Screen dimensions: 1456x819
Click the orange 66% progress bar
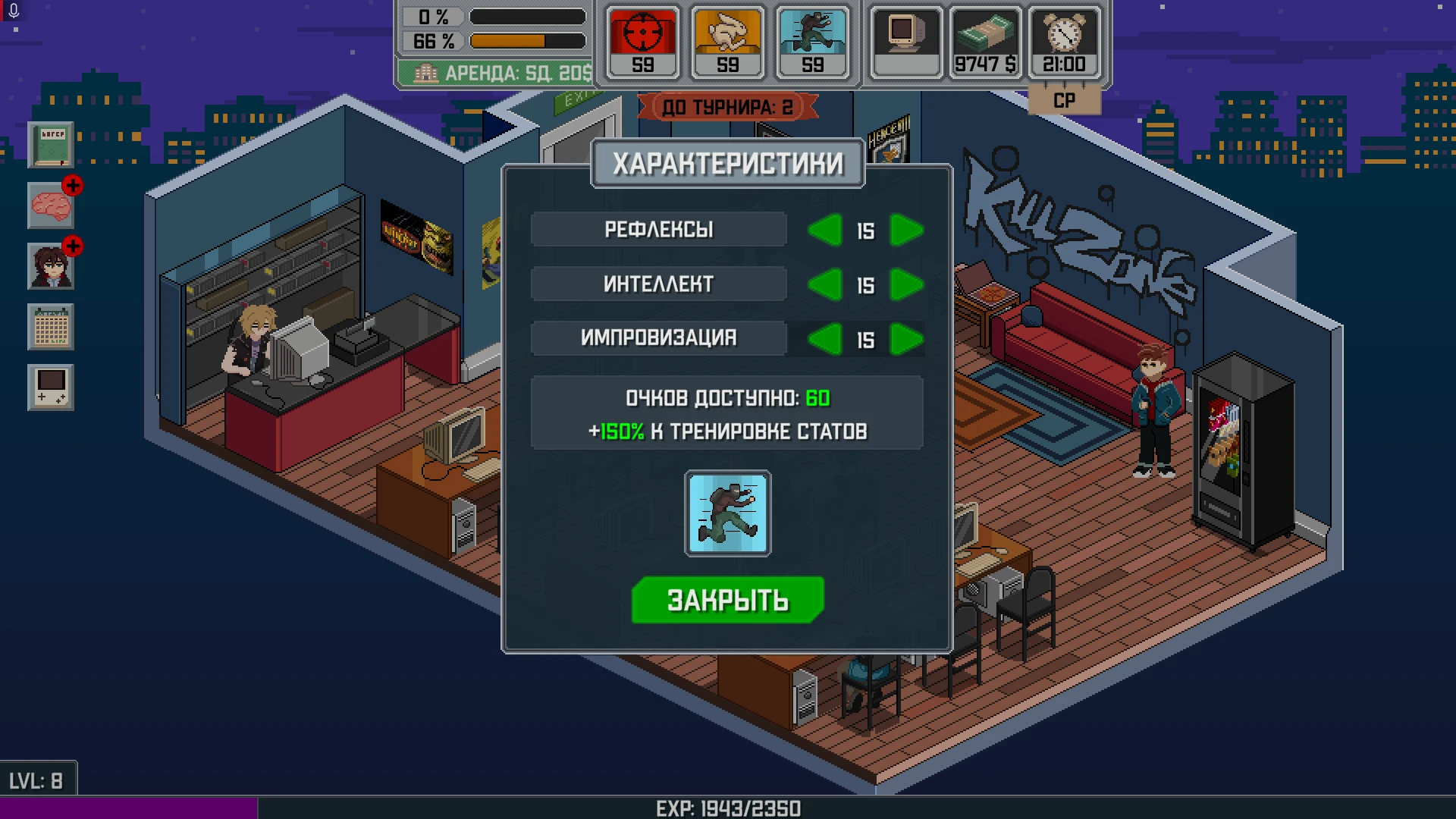[x=525, y=42]
